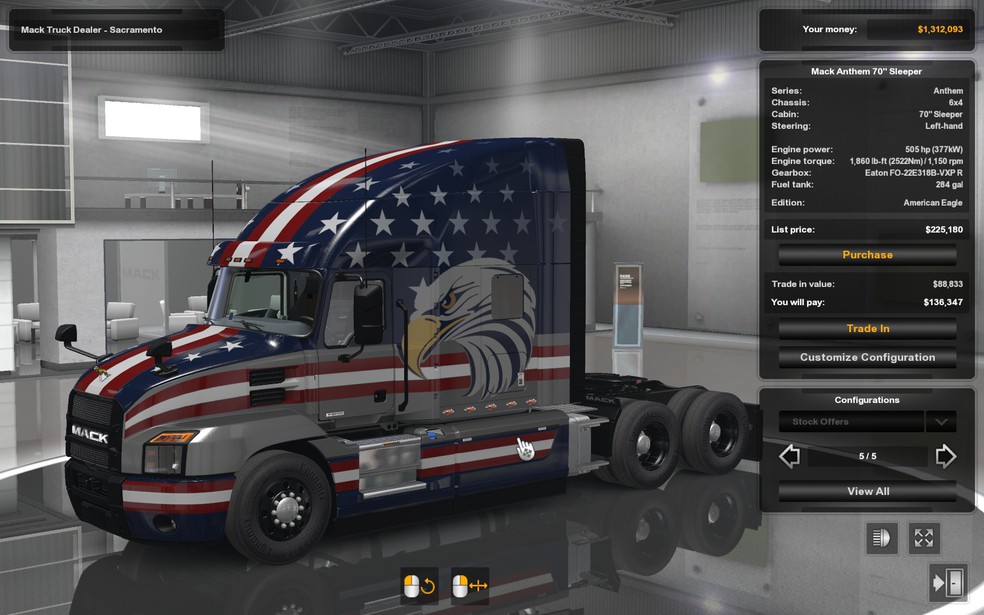
Task: Exit the dealer with the door icon
Action: (x=946, y=582)
